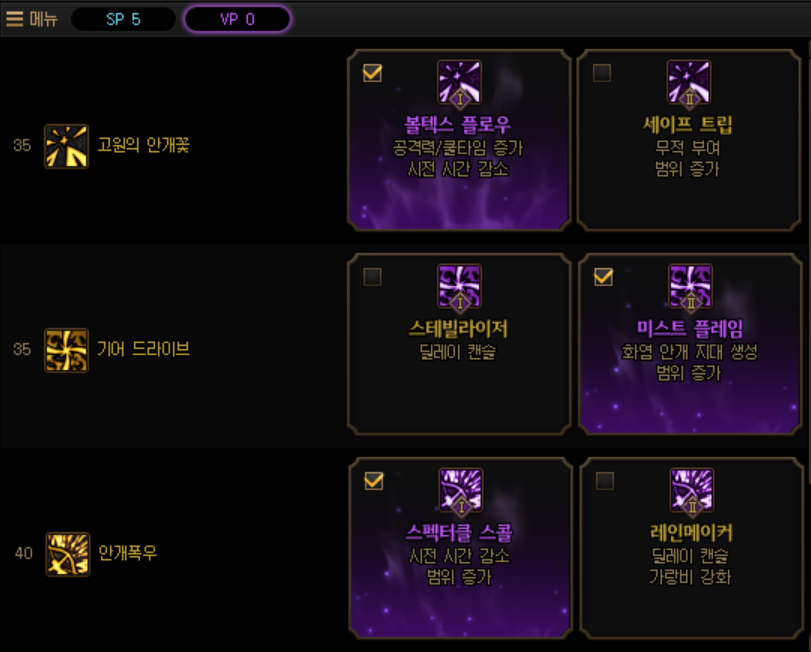Choose the 레인메이커 enhancement icon

pyautogui.click(x=691, y=492)
